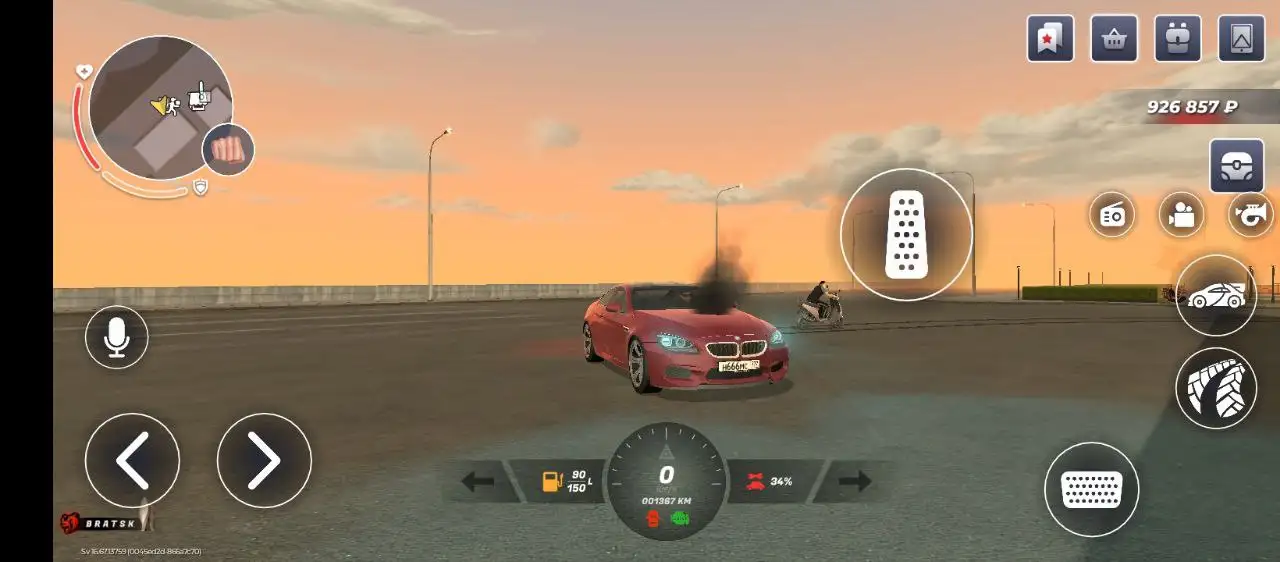1280x562 pixels.
Task: Hit the wide brake pedal button
Action: pyautogui.click(x=1091, y=489)
